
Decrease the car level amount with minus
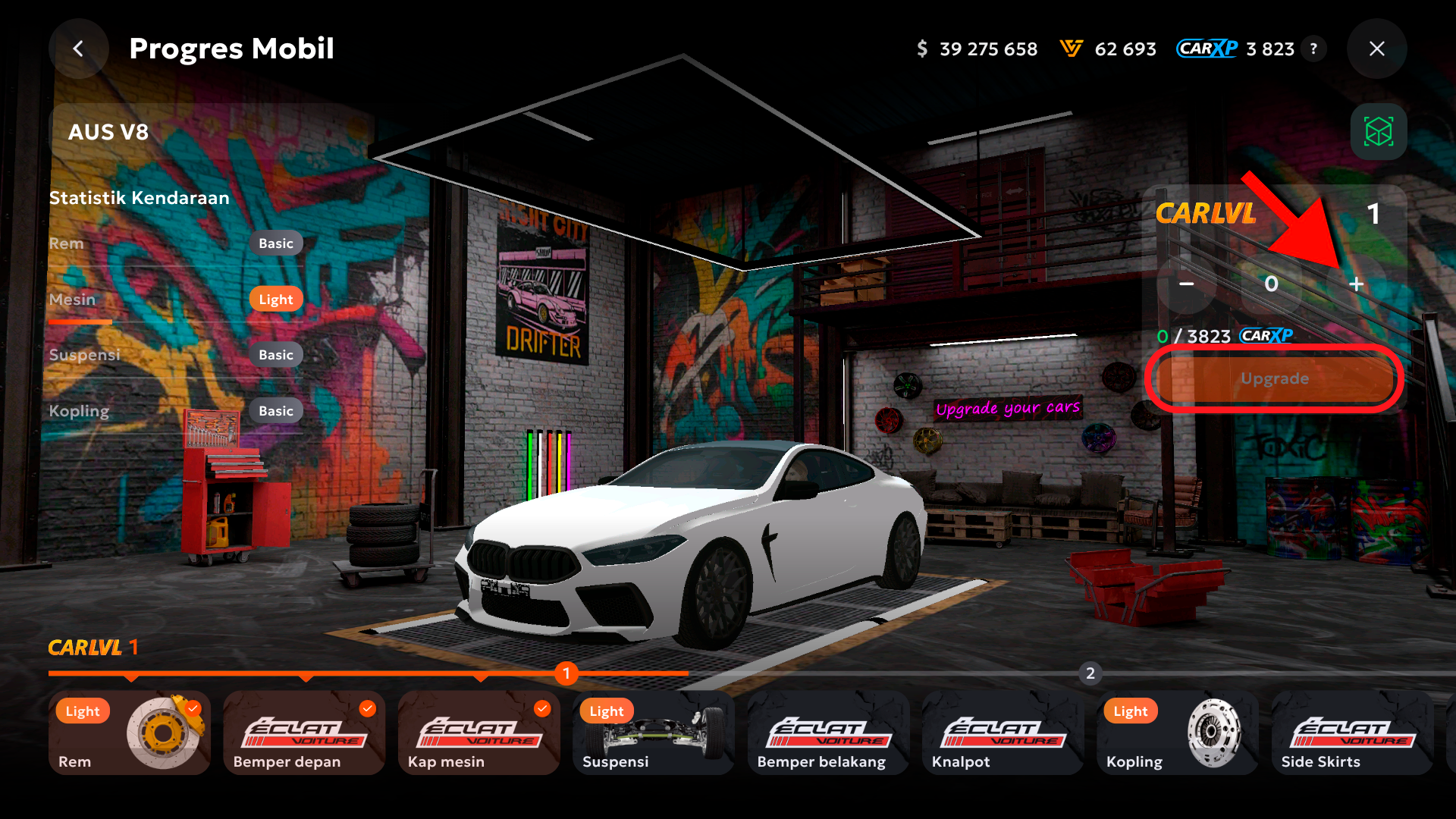[x=1187, y=284]
